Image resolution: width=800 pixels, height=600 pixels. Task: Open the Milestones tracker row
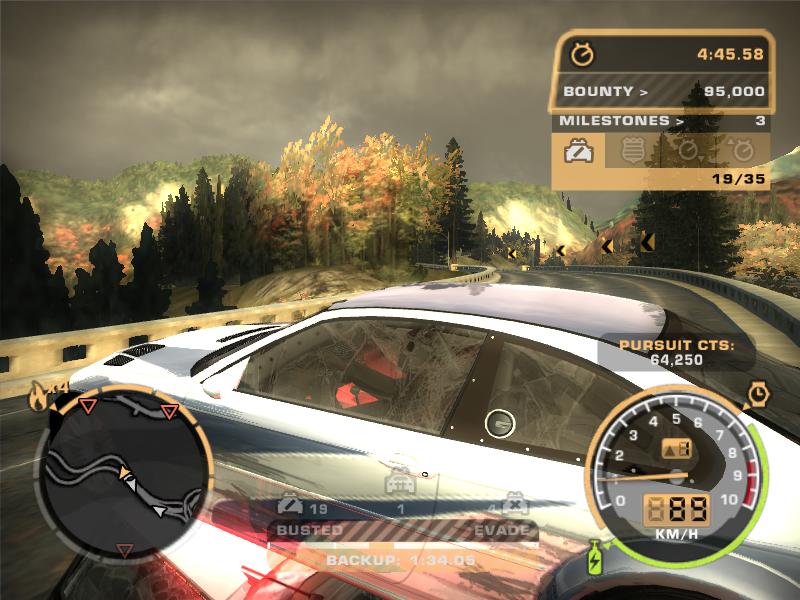(x=661, y=121)
